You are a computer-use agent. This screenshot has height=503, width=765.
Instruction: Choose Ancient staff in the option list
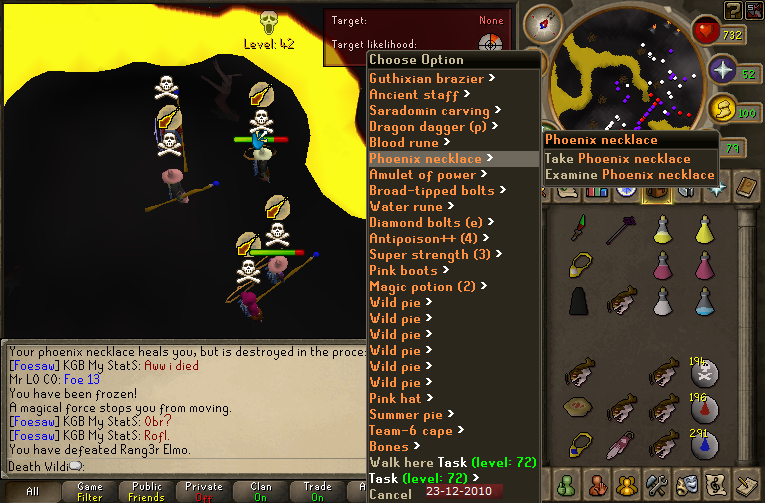pos(414,95)
